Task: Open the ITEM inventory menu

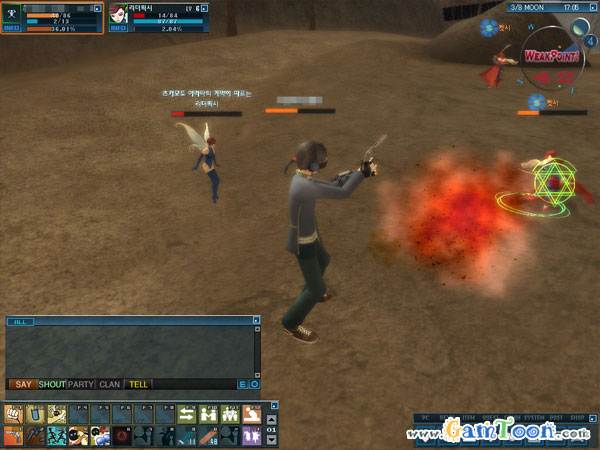Action: click(468, 417)
